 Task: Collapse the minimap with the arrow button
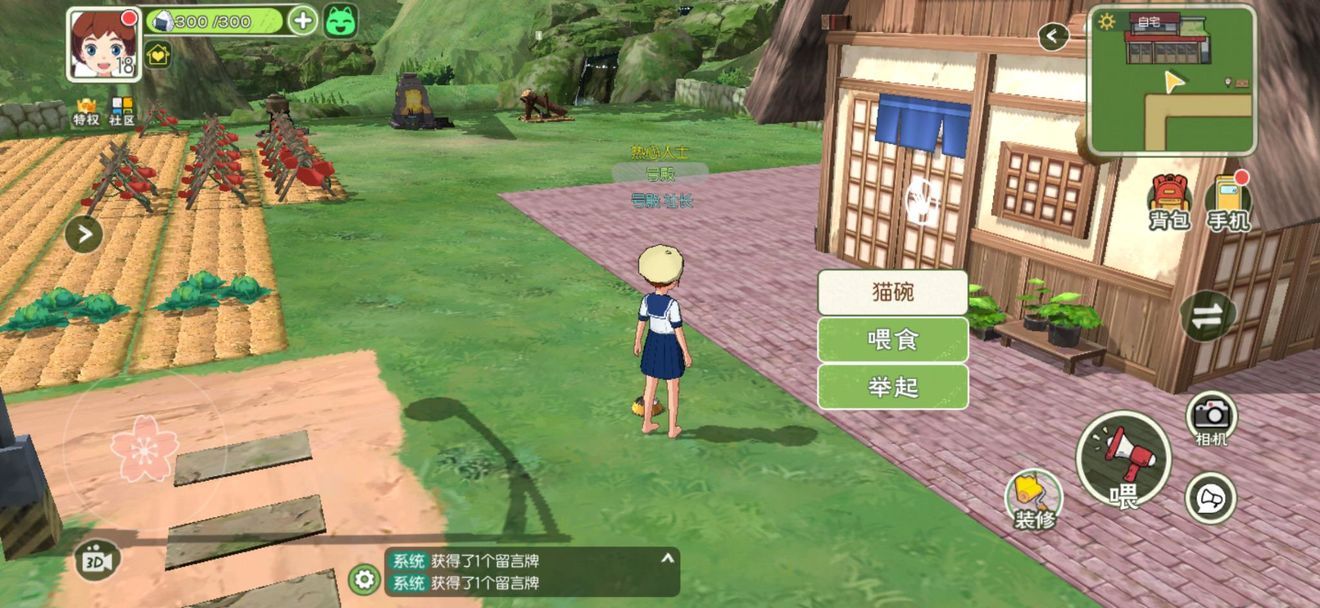pos(1052,37)
